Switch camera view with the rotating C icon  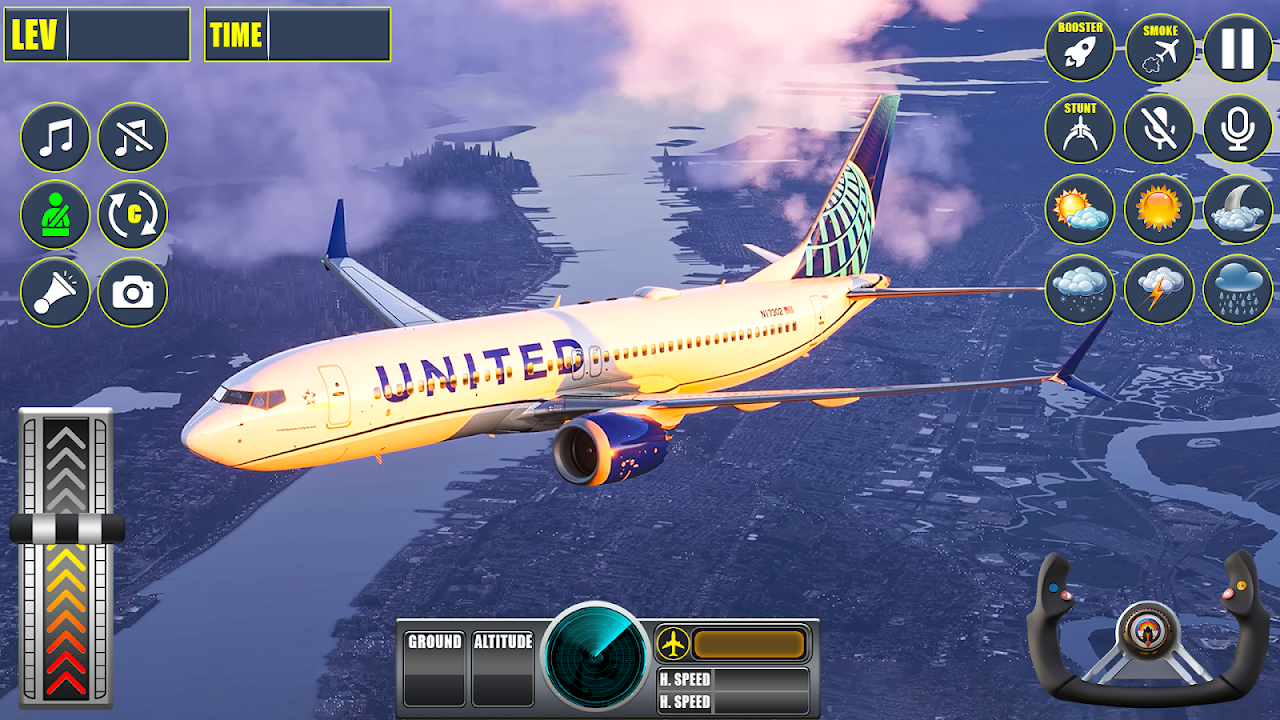[x=133, y=214]
